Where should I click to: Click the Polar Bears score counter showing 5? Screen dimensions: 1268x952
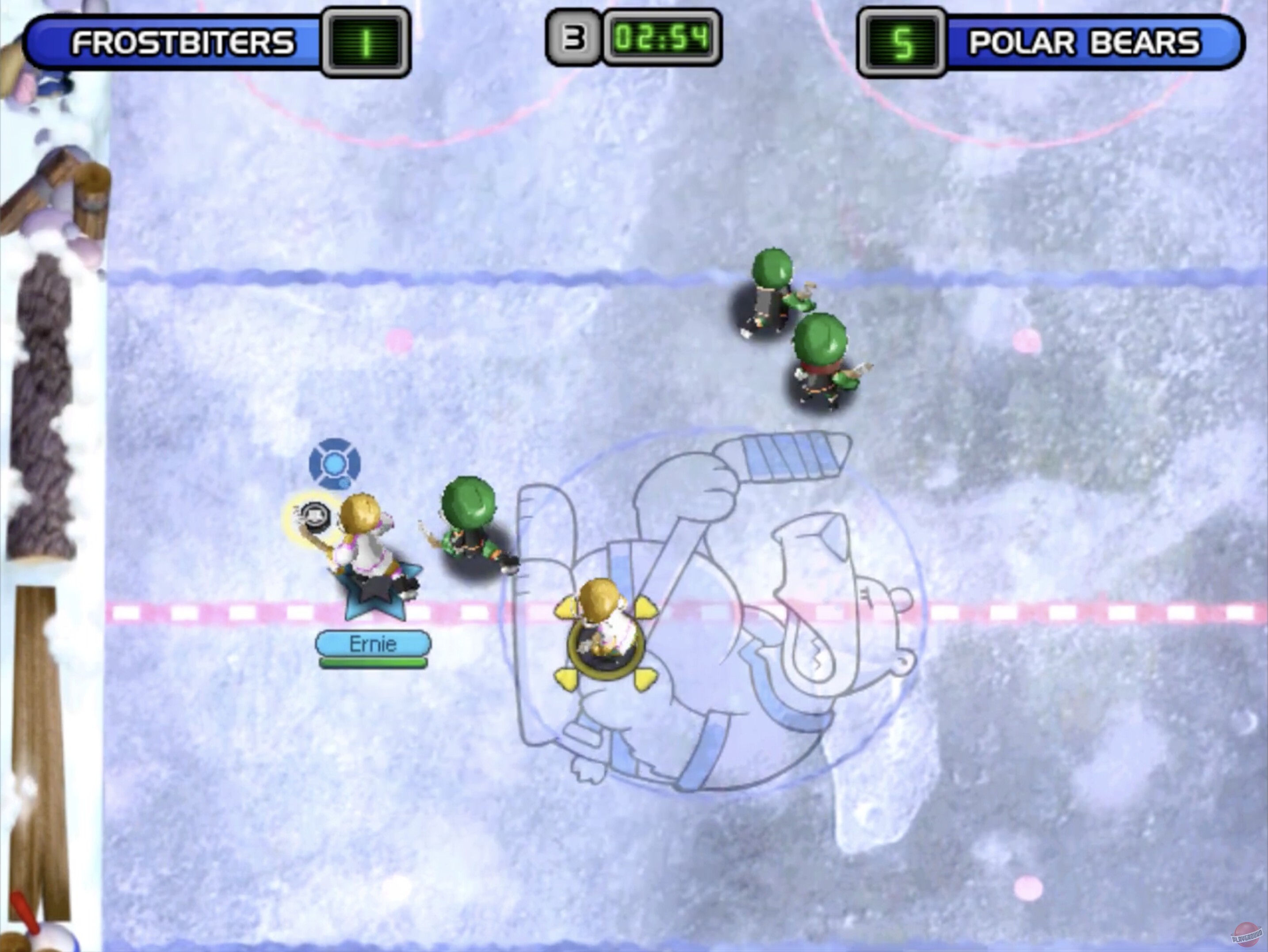click(x=900, y=41)
